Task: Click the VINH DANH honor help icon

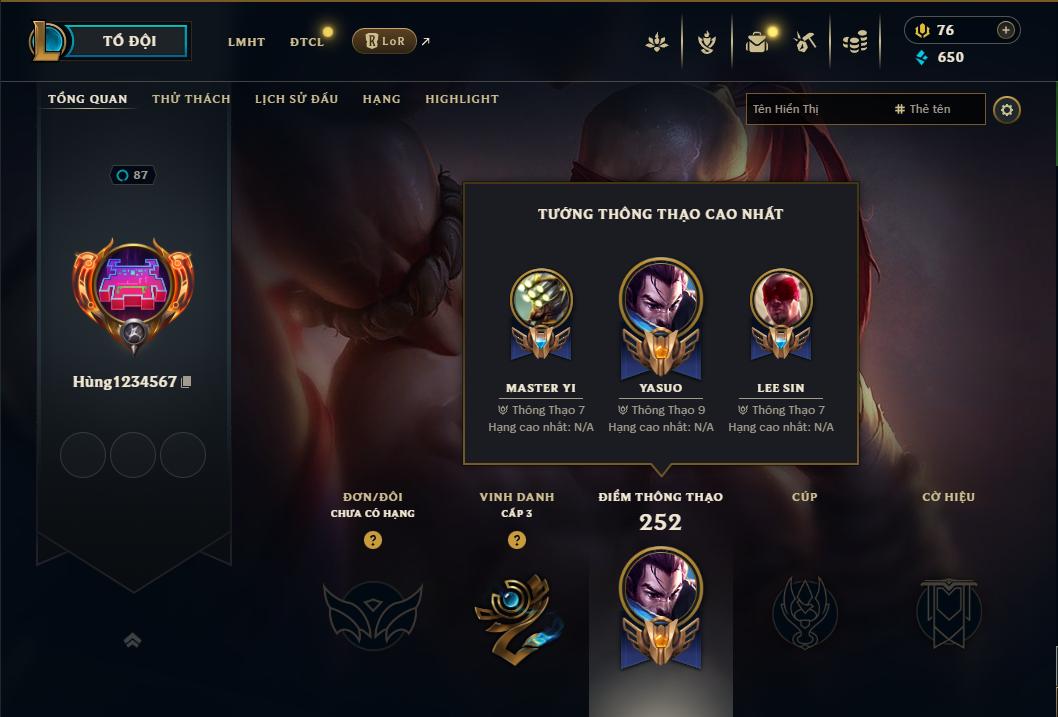Action: pos(516,540)
